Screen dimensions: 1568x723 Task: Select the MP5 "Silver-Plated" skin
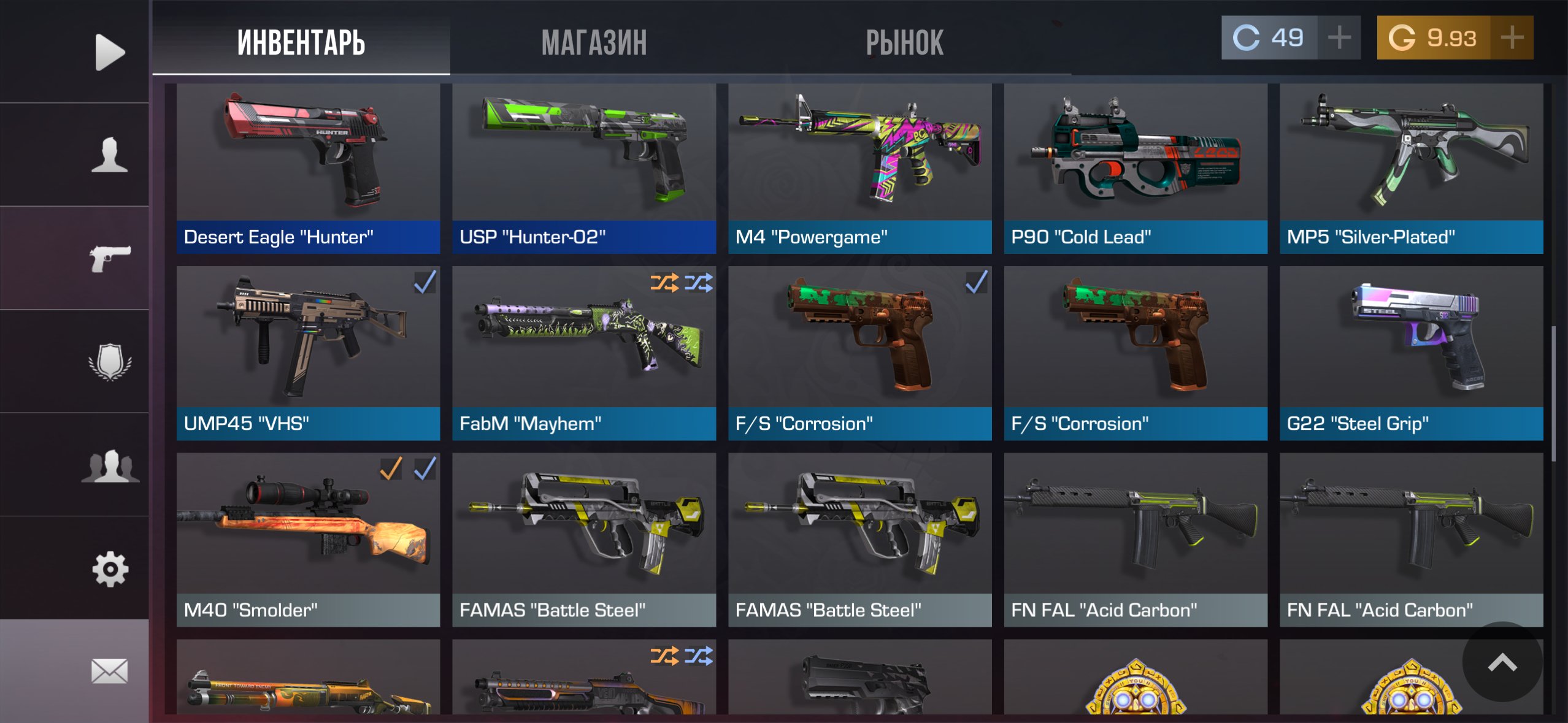pyautogui.click(x=1411, y=169)
